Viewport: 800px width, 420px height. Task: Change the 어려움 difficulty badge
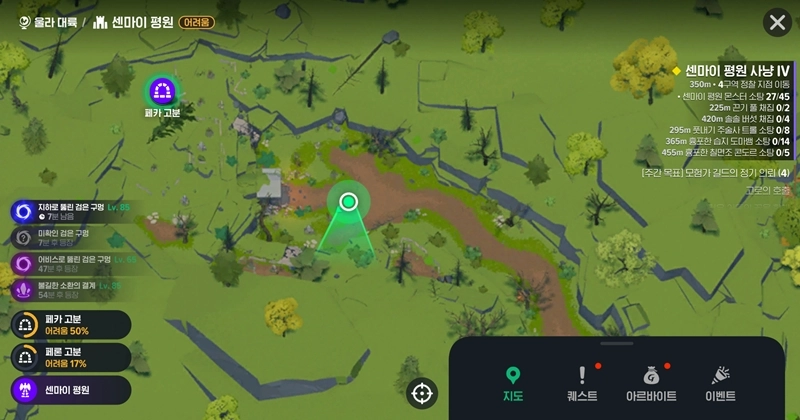pyautogui.click(x=196, y=23)
